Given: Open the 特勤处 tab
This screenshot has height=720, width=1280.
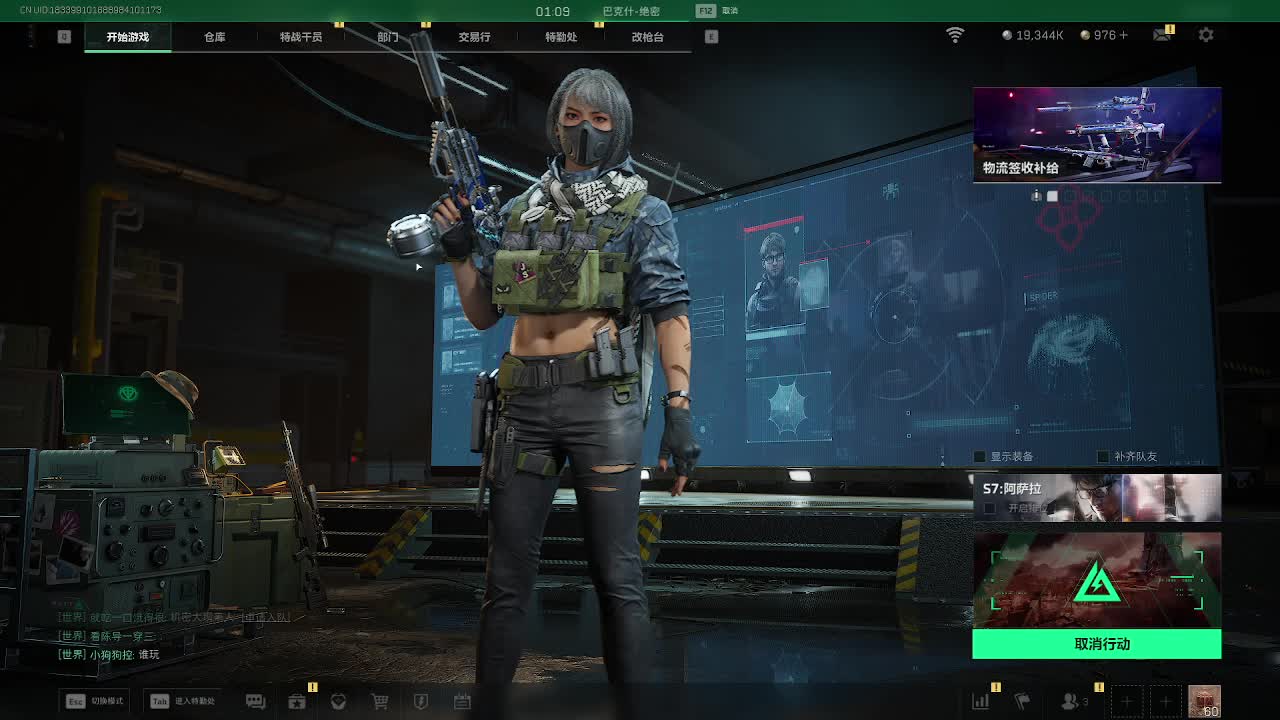Looking at the screenshot, I should [x=561, y=37].
